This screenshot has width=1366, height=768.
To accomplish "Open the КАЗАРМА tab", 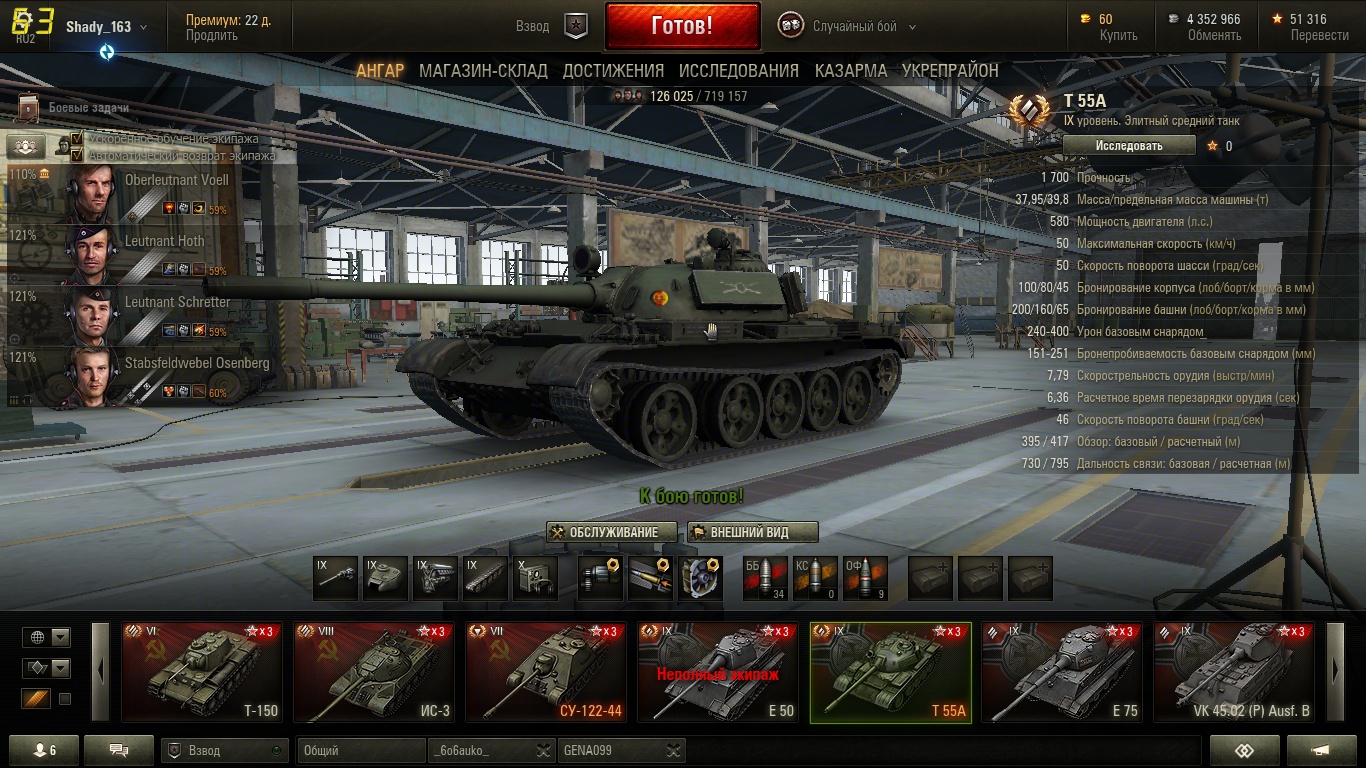I will pyautogui.click(x=850, y=71).
